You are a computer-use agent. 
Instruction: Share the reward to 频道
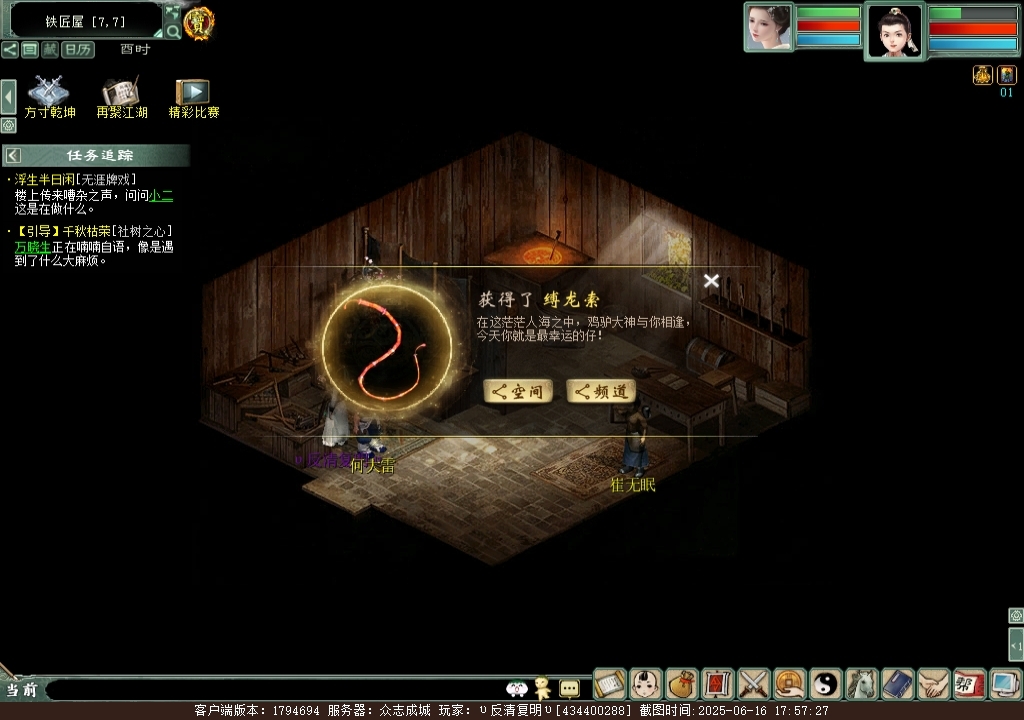601,392
